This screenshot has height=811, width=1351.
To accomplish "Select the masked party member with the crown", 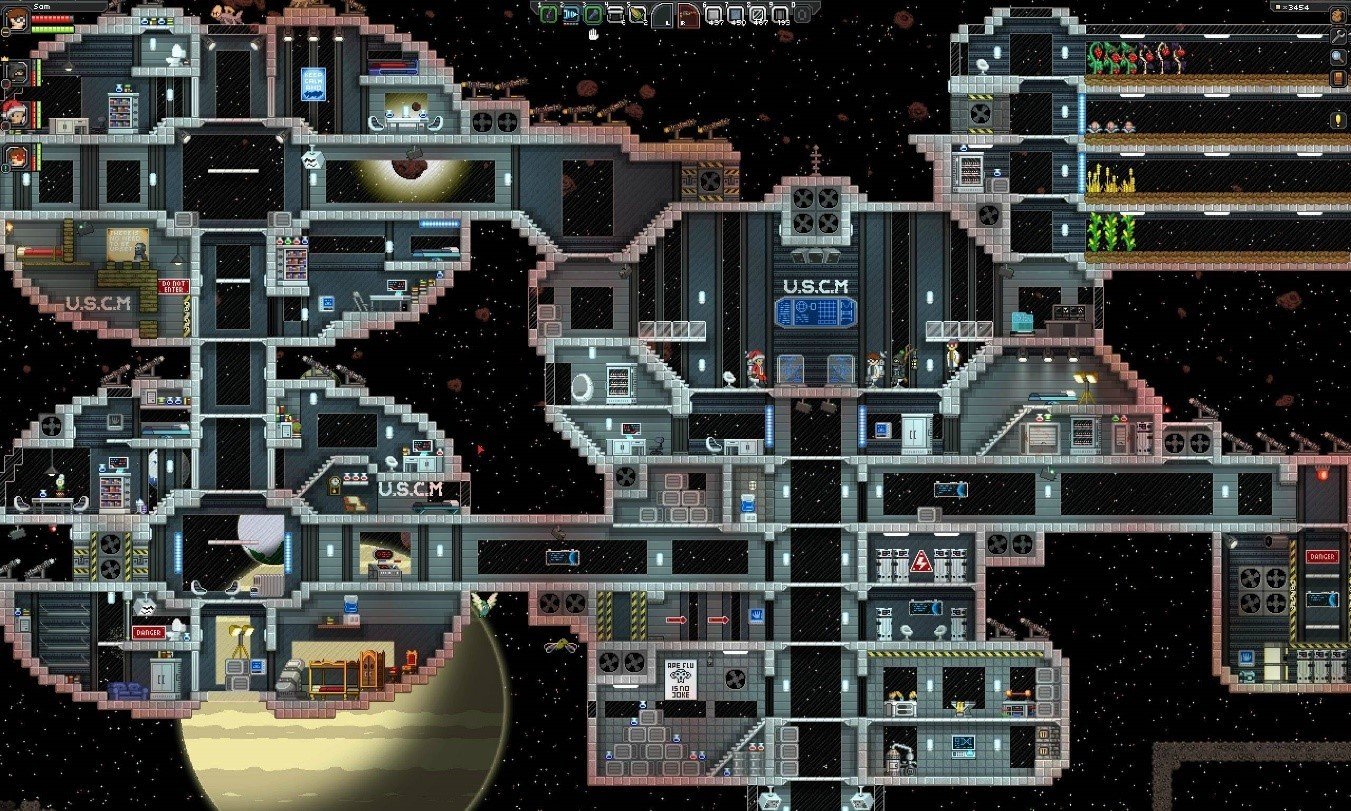I will point(15,70).
